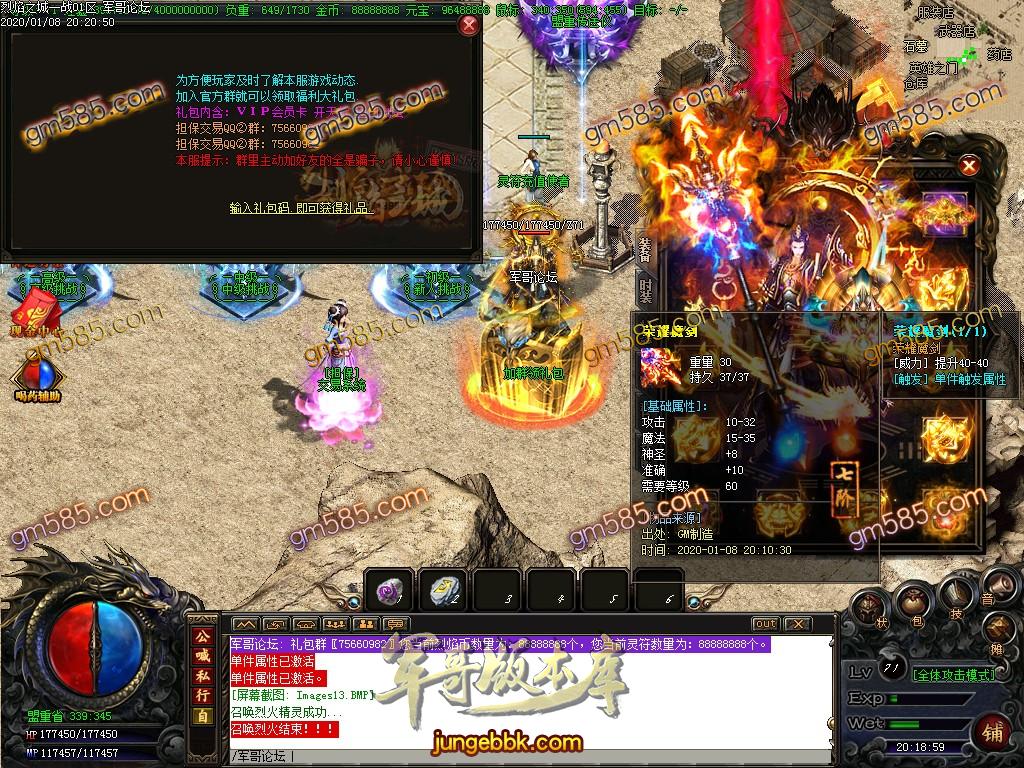This screenshot has height=768, width=1024.
Task: Click the chat input field
Action: (x=530, y=756)
